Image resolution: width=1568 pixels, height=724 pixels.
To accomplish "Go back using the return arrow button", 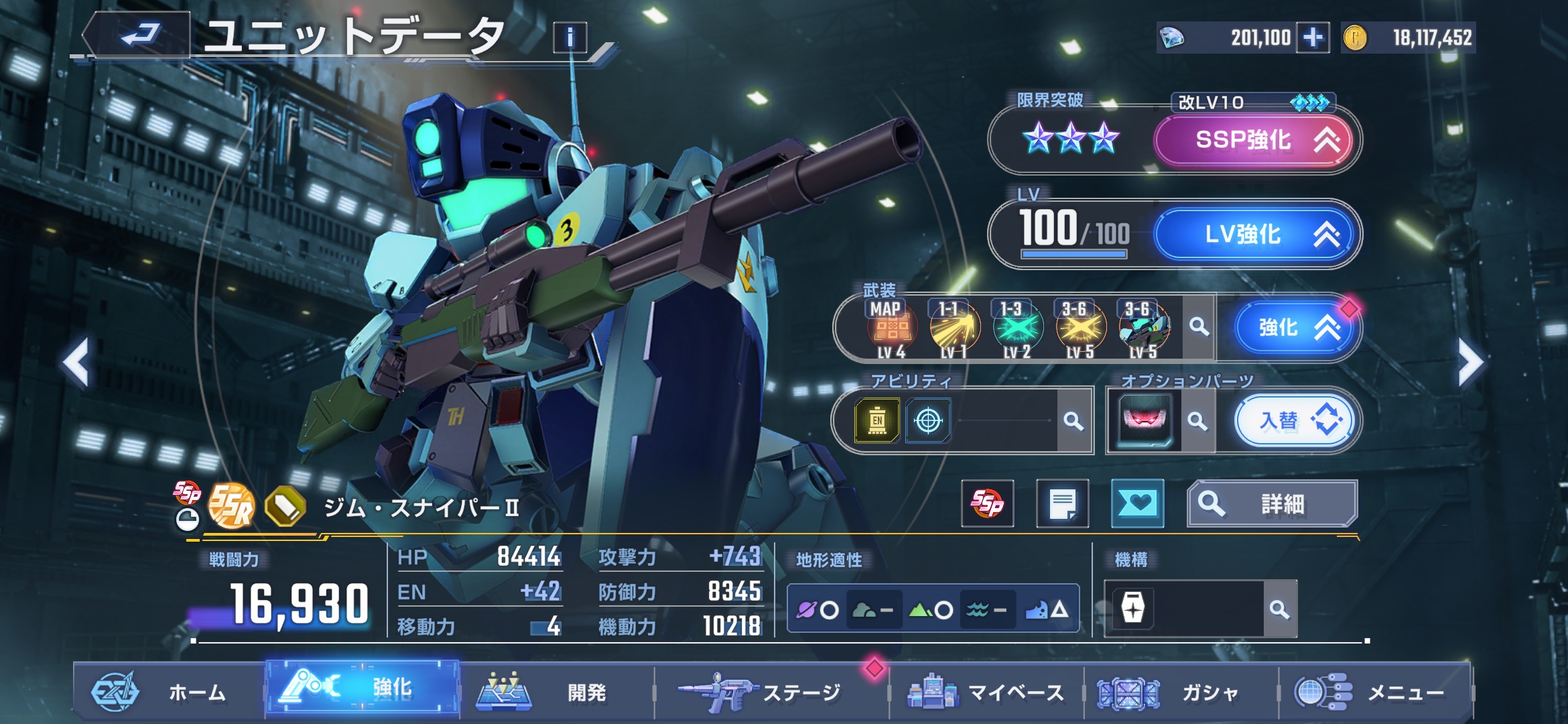I will click(x=139, y=35).
